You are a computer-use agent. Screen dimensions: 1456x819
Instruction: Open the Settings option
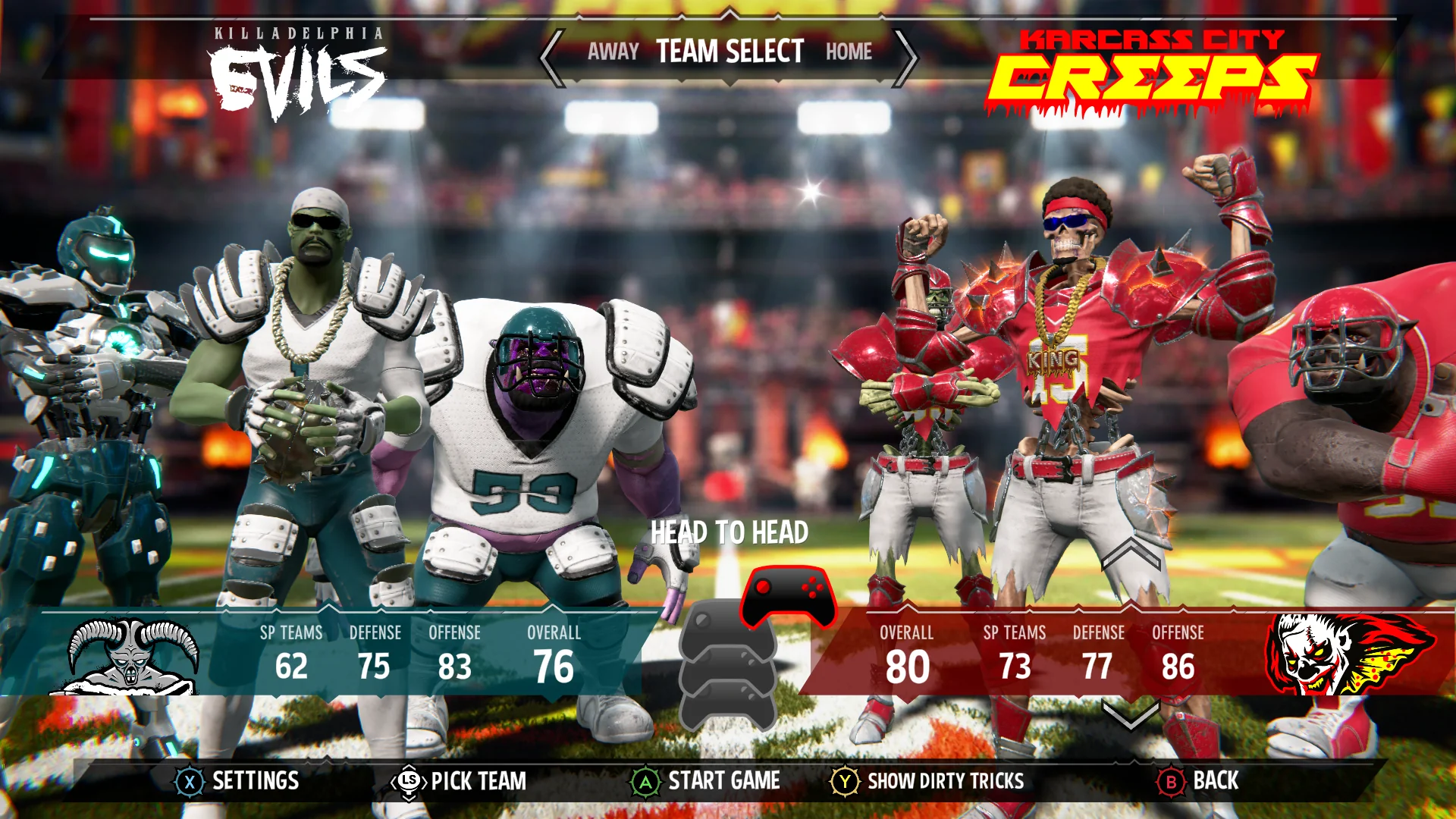pyautogui.click(x=239, y=781)
